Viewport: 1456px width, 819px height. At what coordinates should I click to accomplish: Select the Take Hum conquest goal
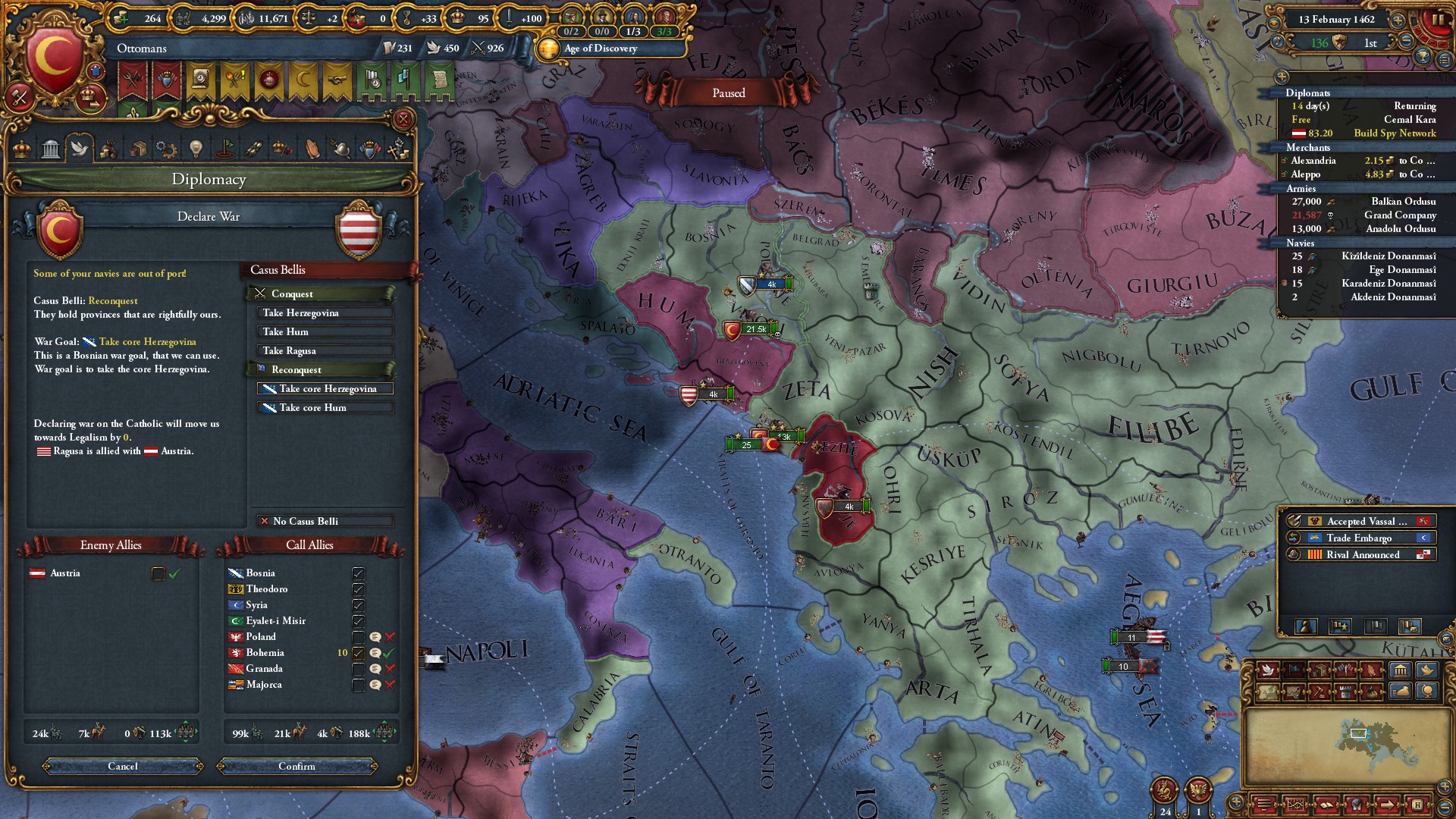326,332
